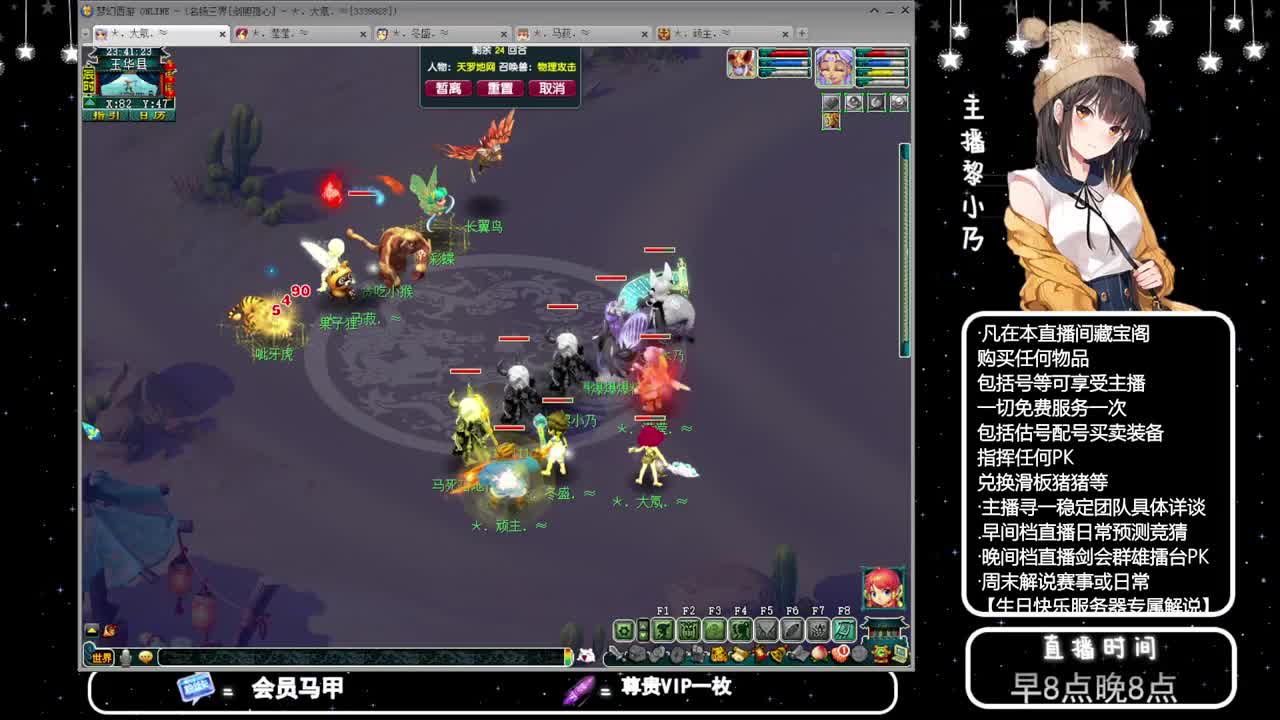Viewport: 1280px width, 720px height.
Task: Click the up arrow beside the skill bar gear
Action: [x=644, y=627]
